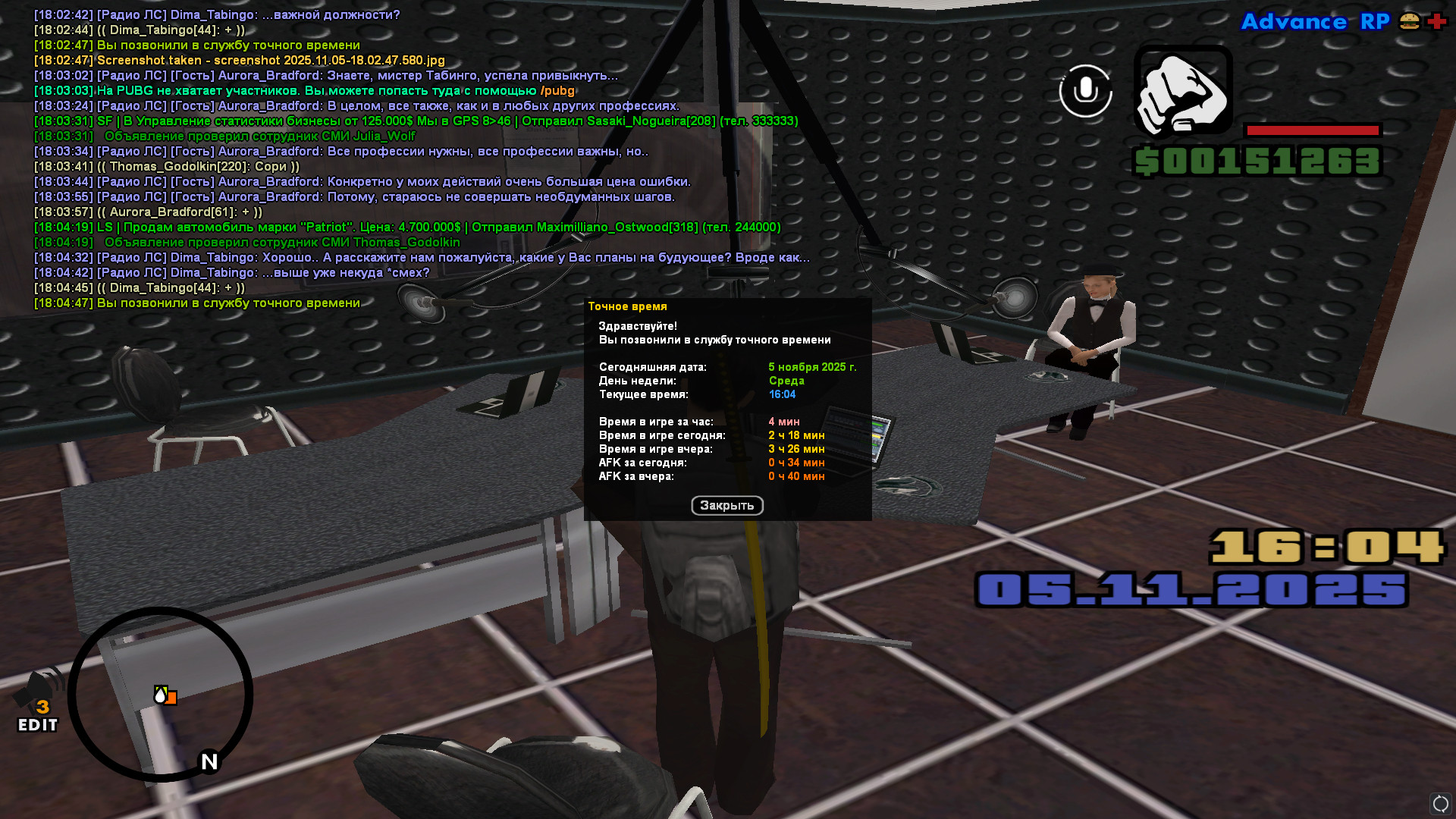1456x819 pixels.
Task: Click the red medical cross icon top right
Action: point(1436,22)
